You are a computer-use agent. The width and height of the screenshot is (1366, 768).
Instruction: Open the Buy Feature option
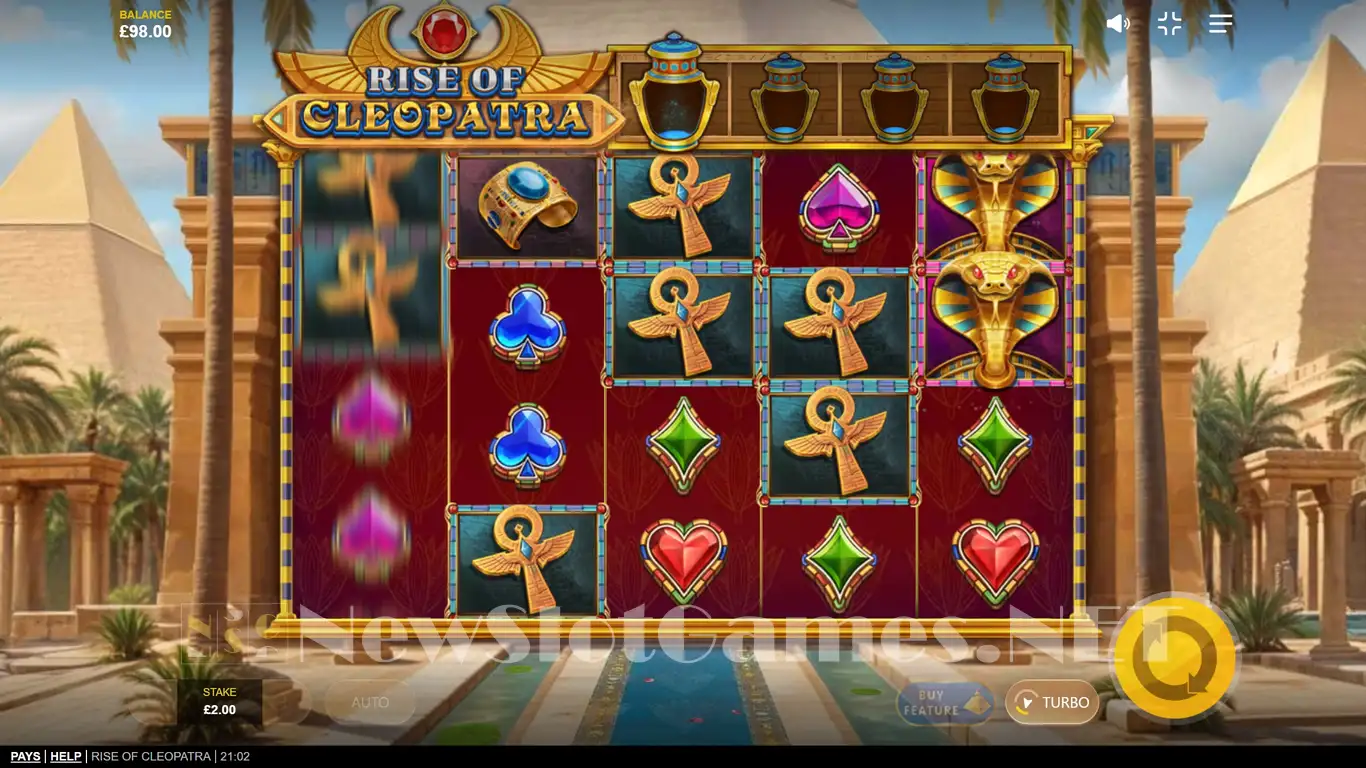[x=944, y=703]
